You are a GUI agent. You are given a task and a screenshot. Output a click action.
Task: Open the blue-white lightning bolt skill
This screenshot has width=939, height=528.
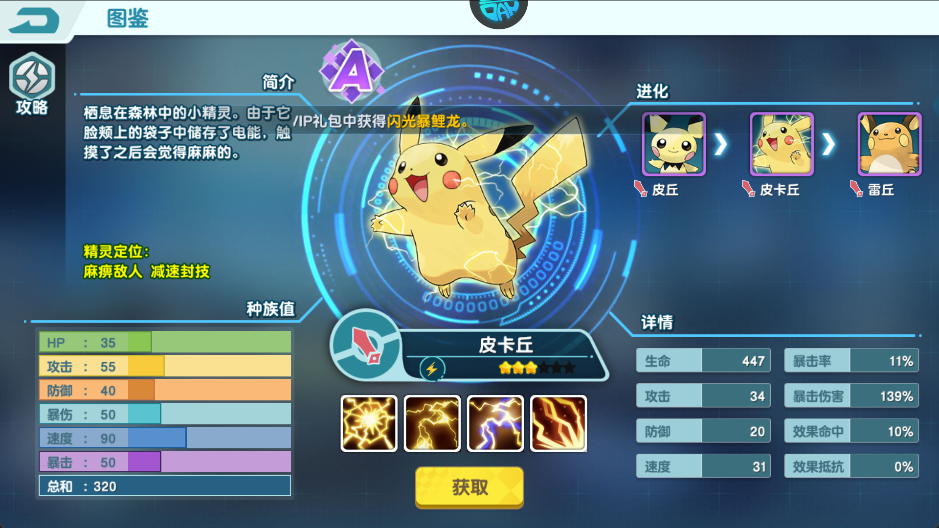[x=495, y=423]
